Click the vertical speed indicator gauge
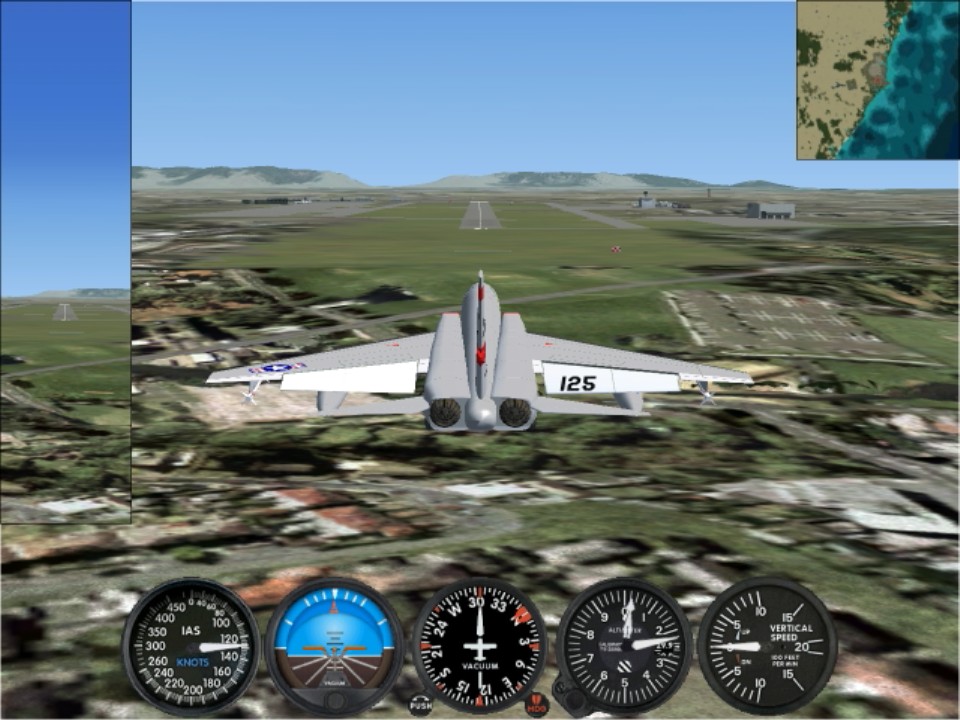The width and height of the screenshot is (960, 720). 766,646
